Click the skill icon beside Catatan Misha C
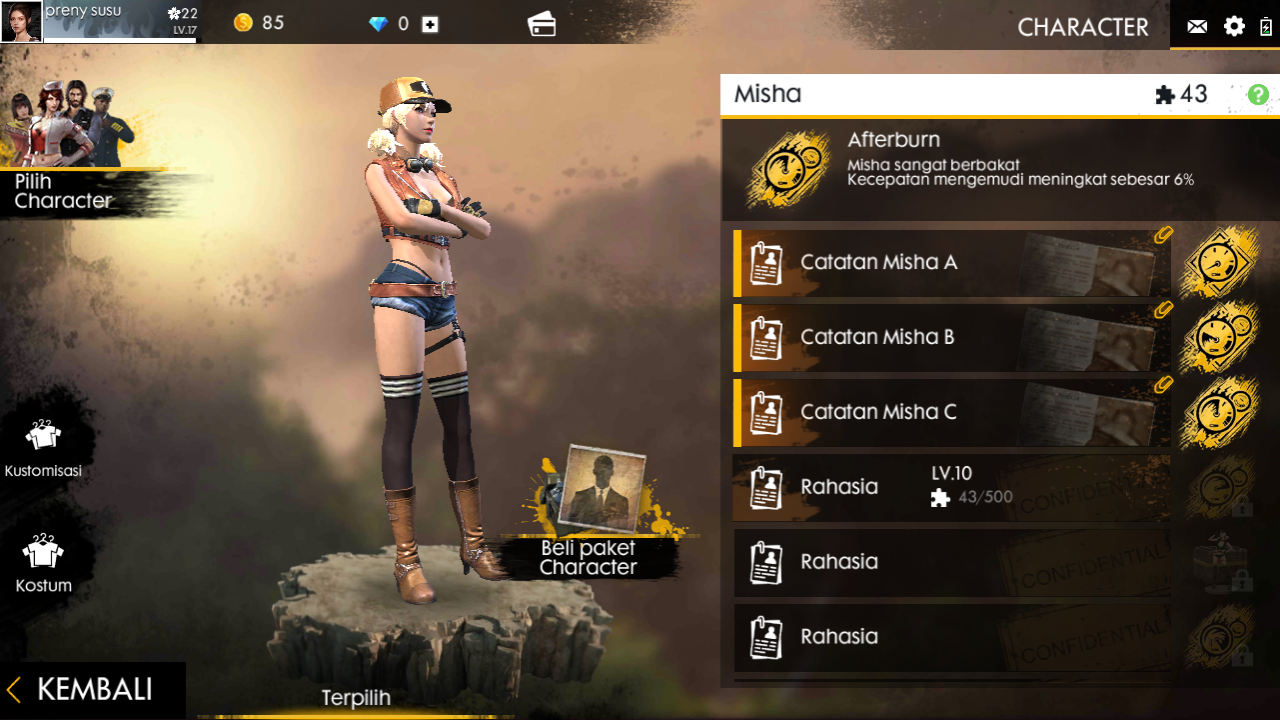Screen dimensions: 1280x720 (x=1219, y=412)
